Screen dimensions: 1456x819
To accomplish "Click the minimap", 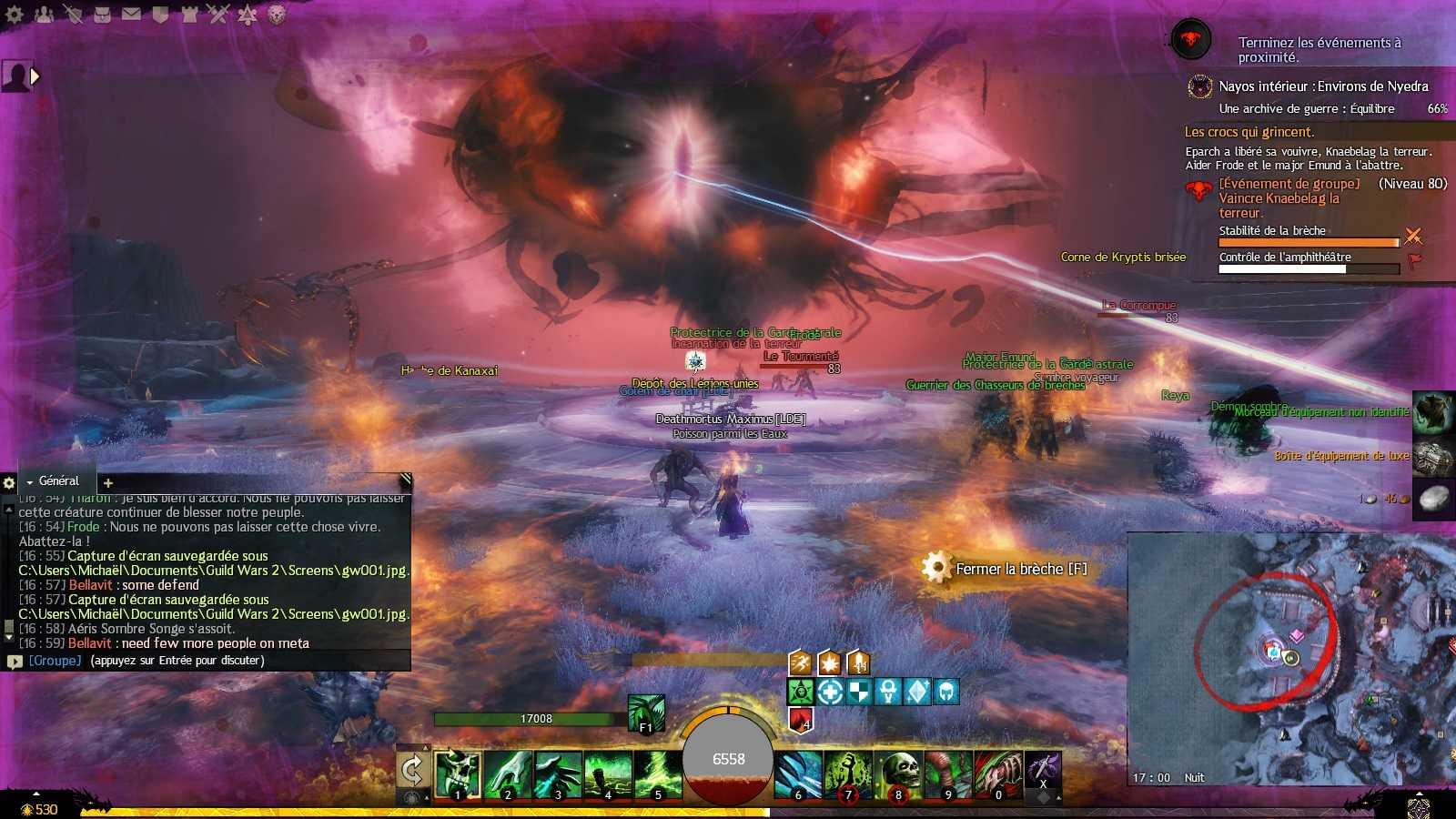I will (x=1290, y=657).
